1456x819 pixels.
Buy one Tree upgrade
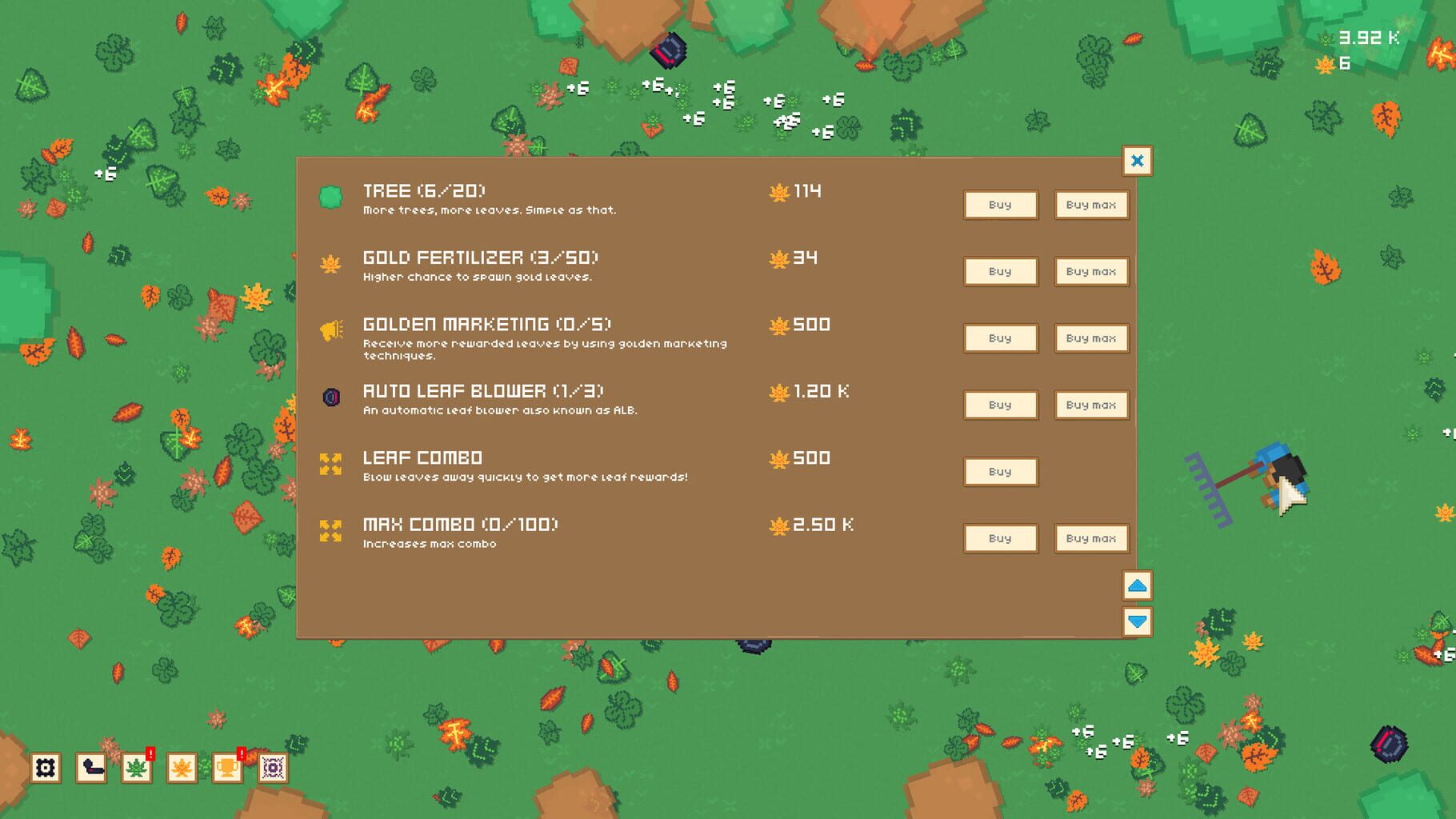point(1000,205)
